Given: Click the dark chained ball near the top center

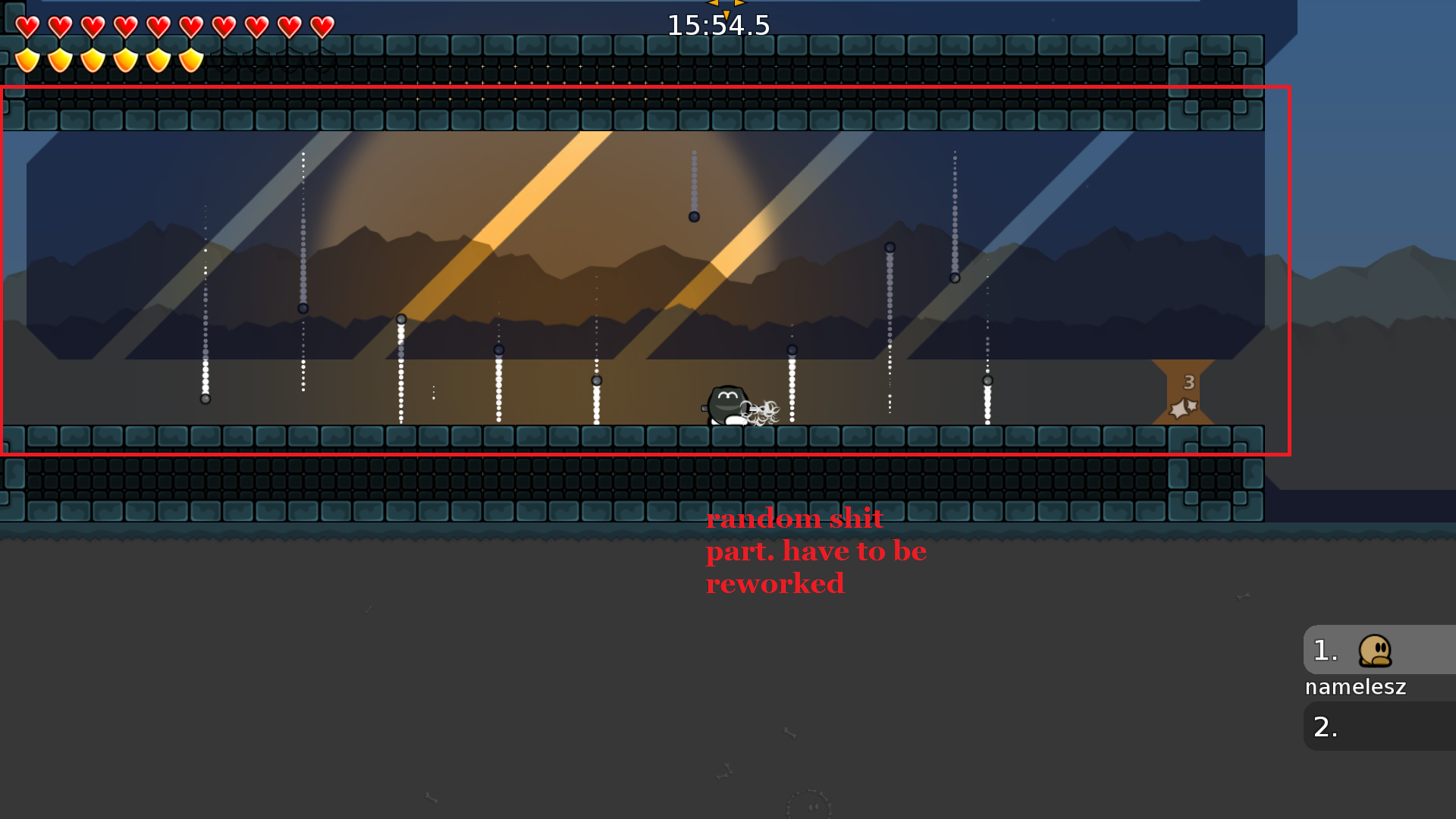Looking at the screenshot, I should [x=693, y=217].
